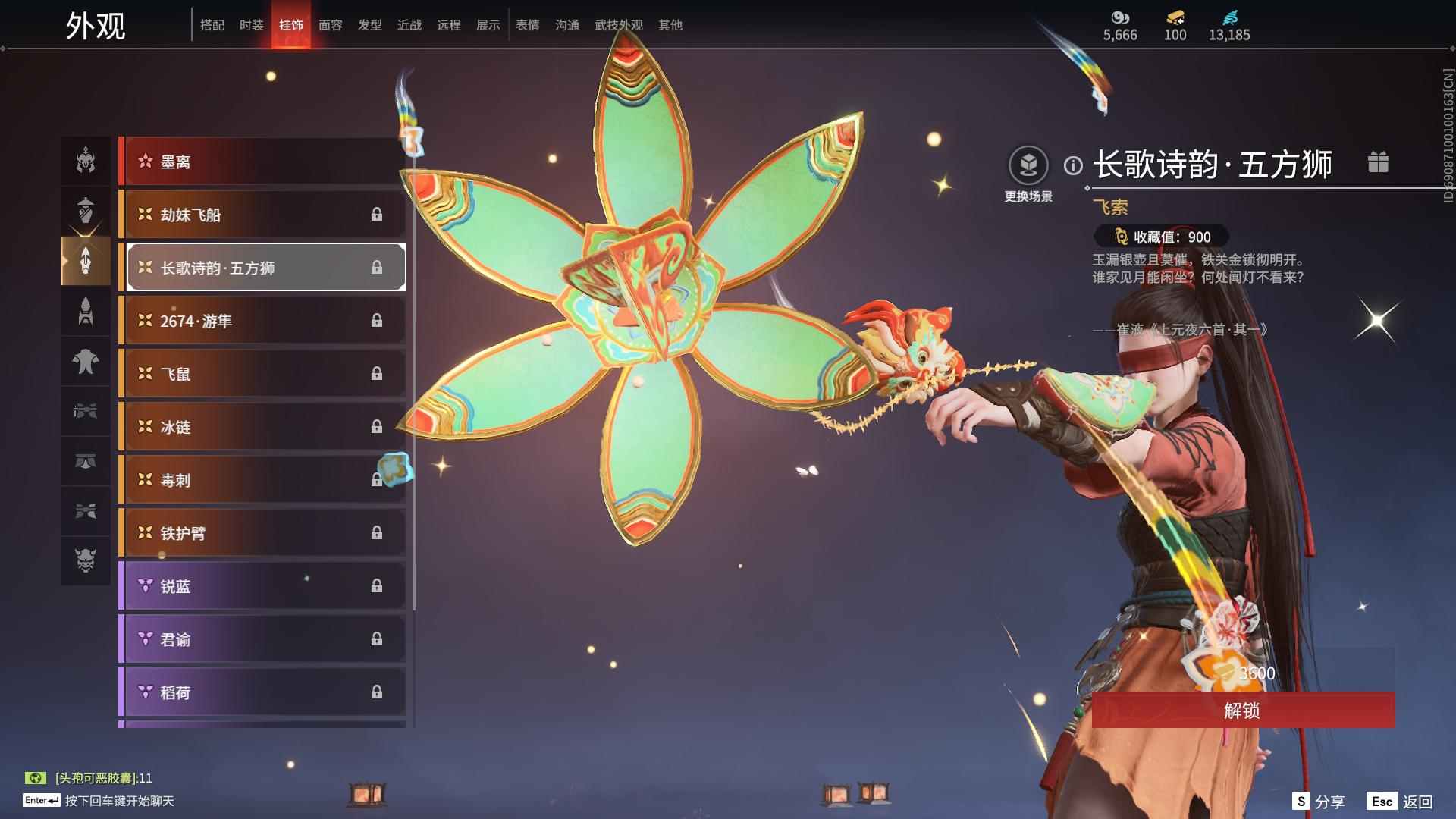This screenshot has width=1456, height=819.
Task: Choose the 劫妹飞船 list item
Action: coord(262,215)
